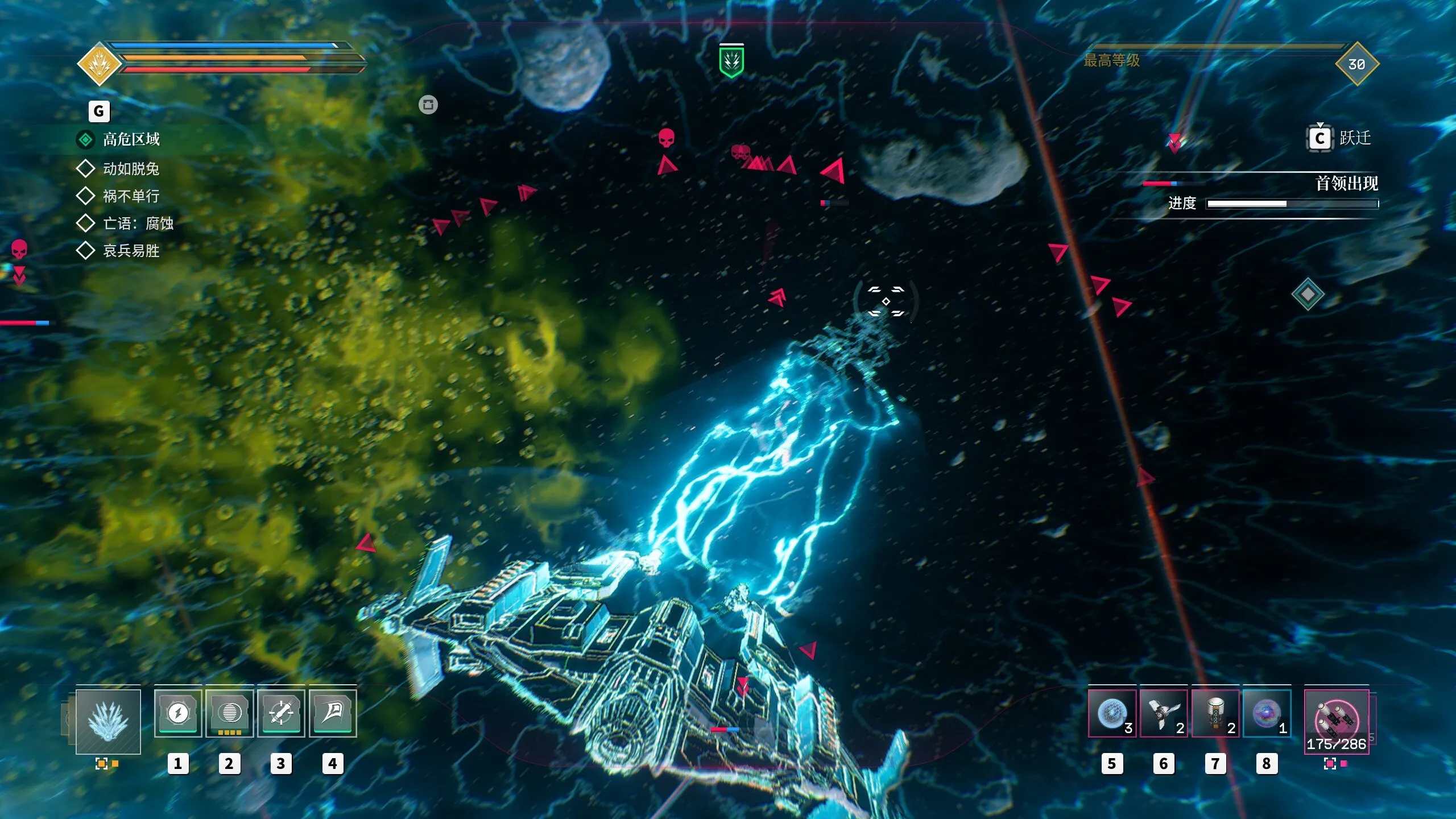
Task: Select the 高危区域 objective entry
Action: coord(131,139)
